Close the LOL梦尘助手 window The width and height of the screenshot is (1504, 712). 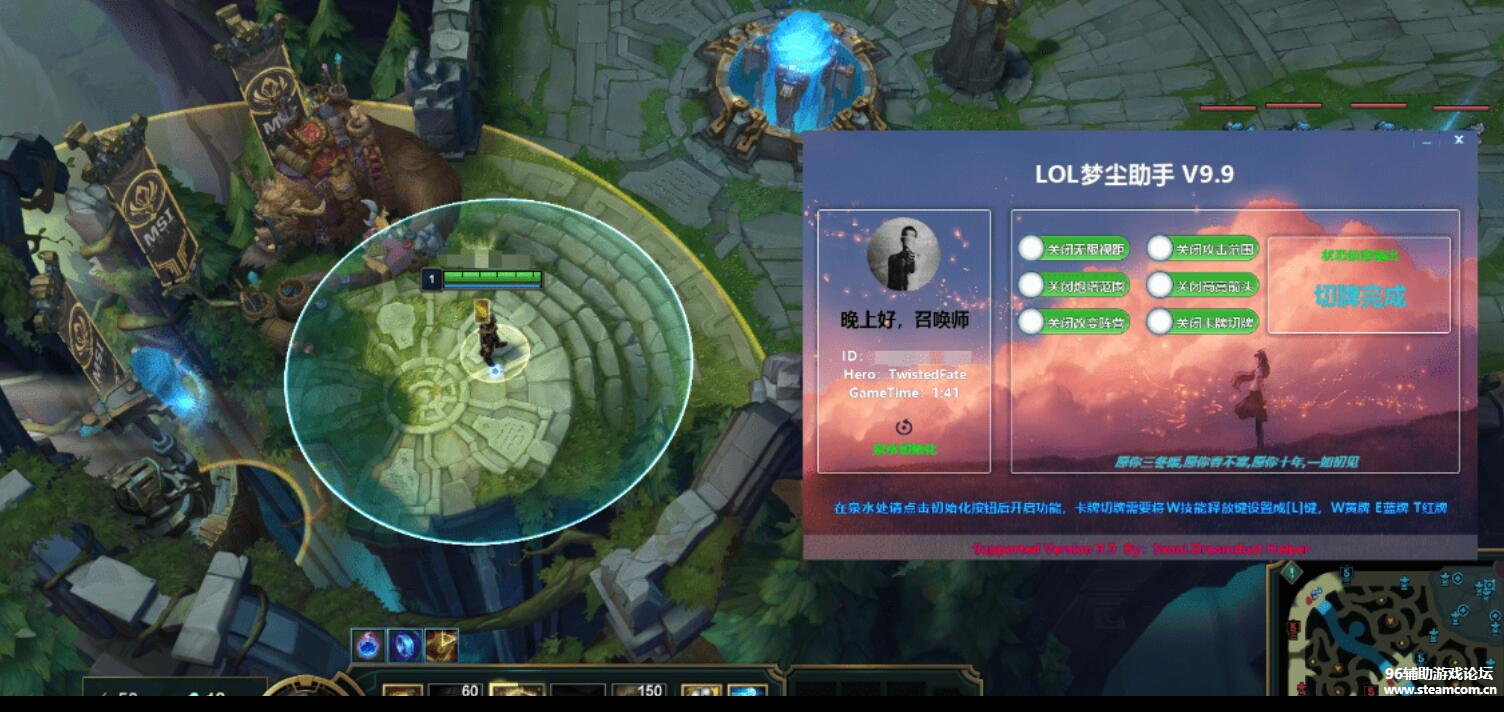[1459, 140]
